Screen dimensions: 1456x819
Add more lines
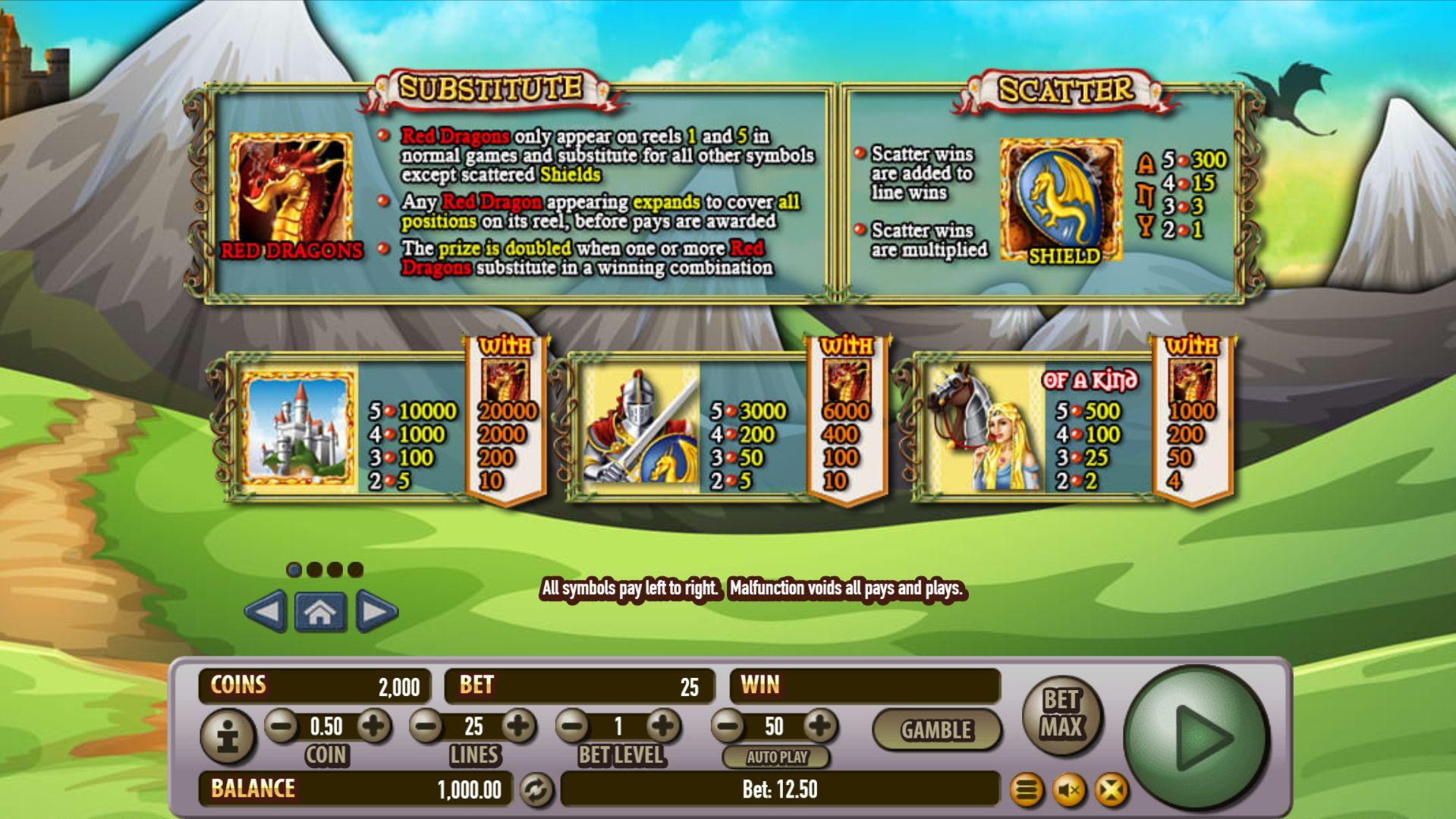(519, 726)
